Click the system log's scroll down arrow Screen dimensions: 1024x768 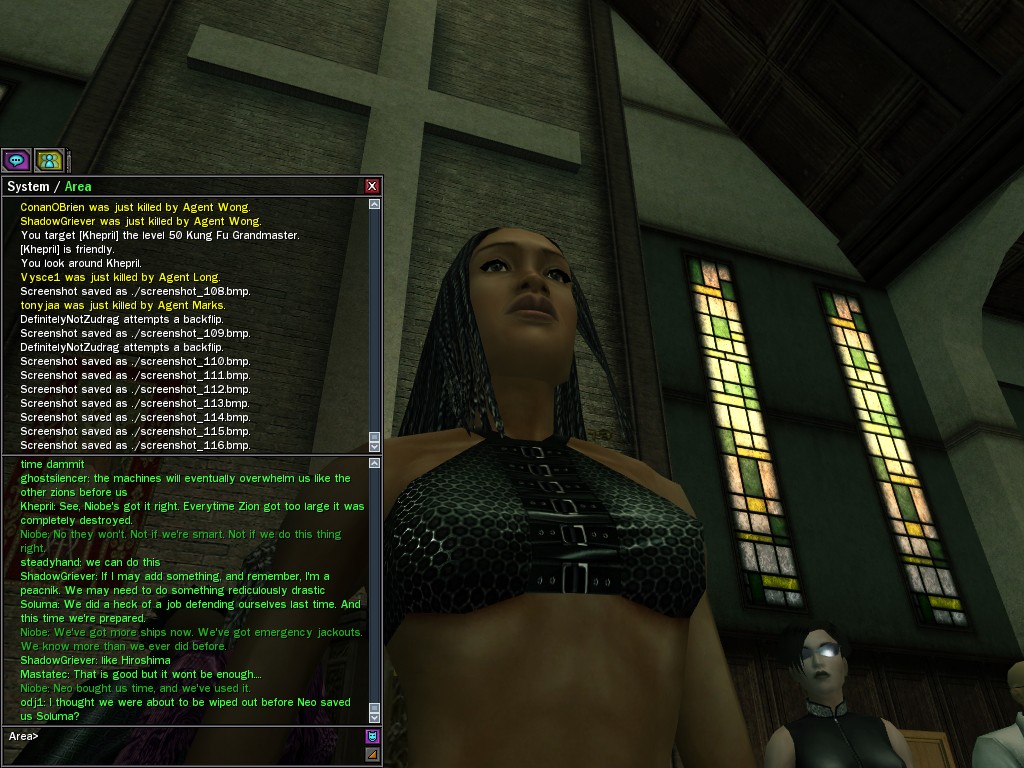click(375, 446)
